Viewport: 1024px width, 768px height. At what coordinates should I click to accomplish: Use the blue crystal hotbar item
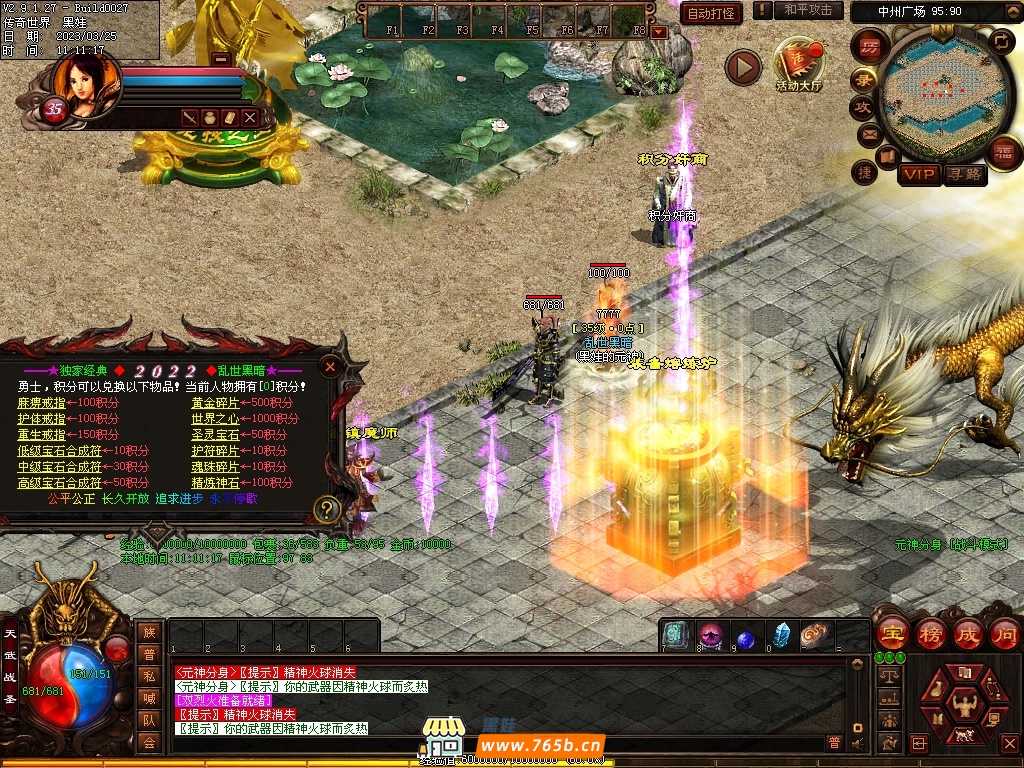(x=781, y=636)
